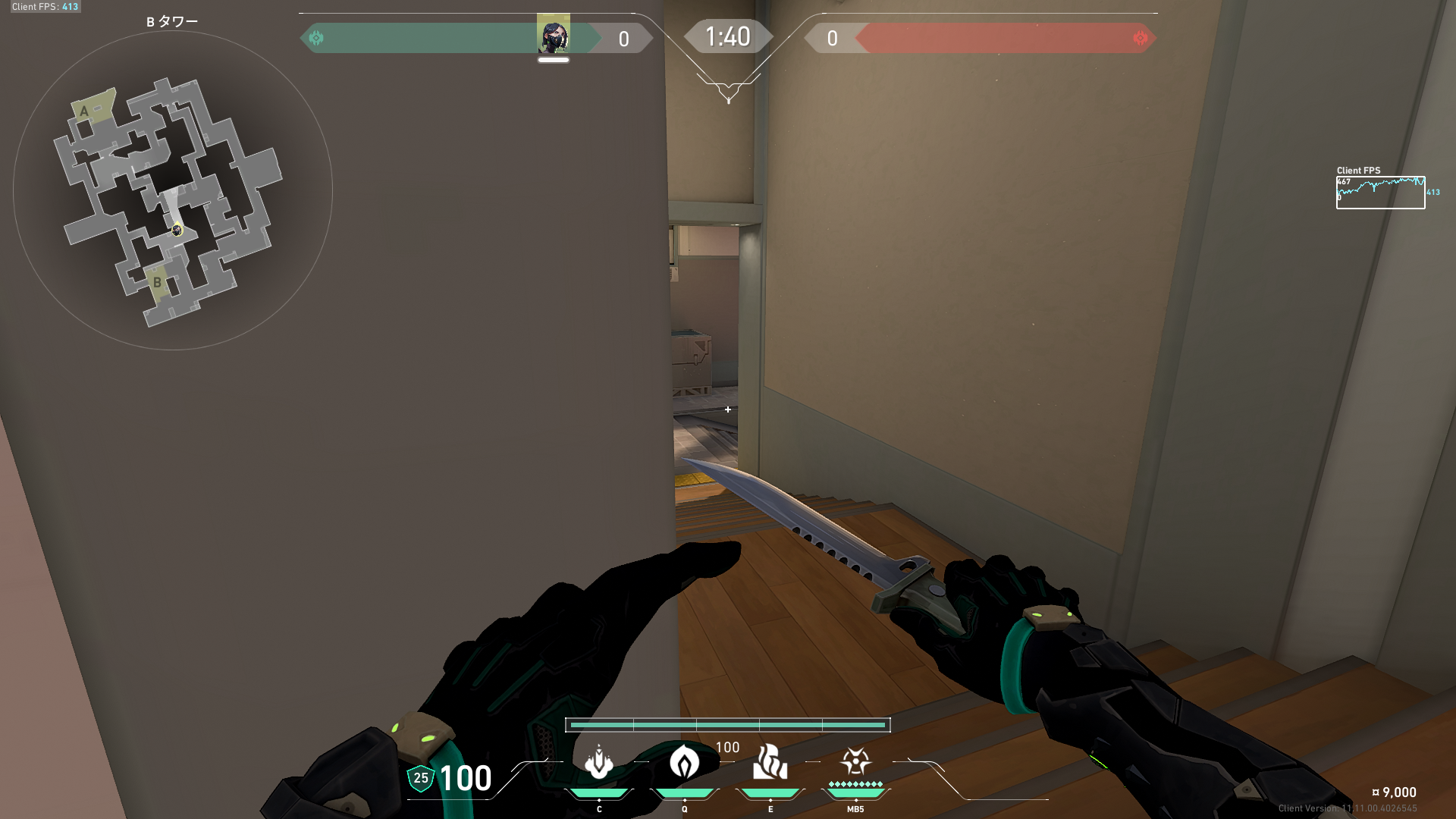Select Viper's Snake Bite ability icon

pyautogui.click(x=598, y=762)
